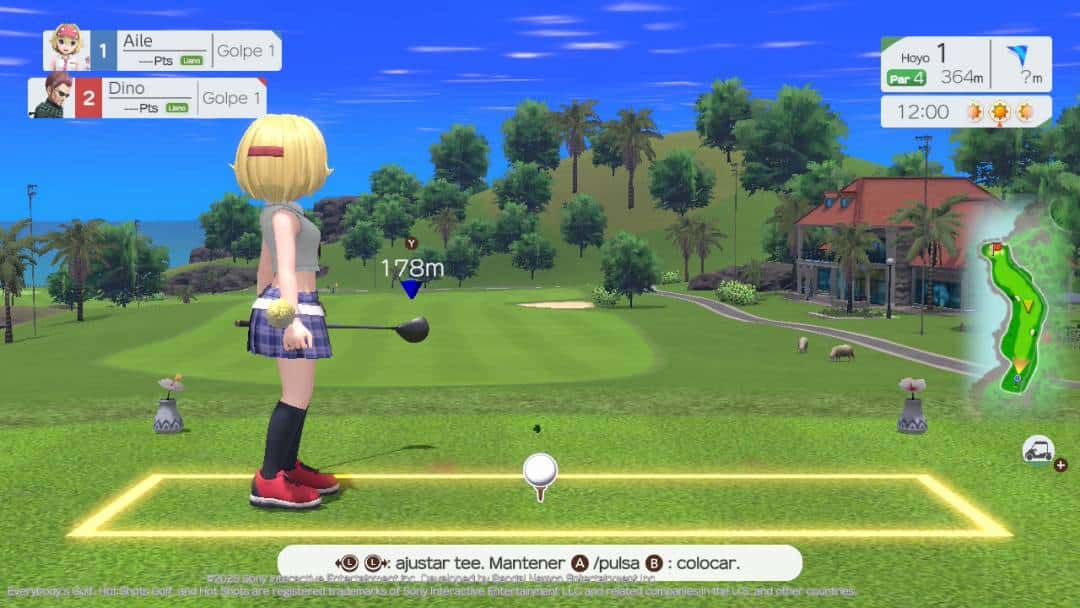Click the 12:00 time and weather panel
This screenshot has height=608, width=1080.
(x=965, y=112)
